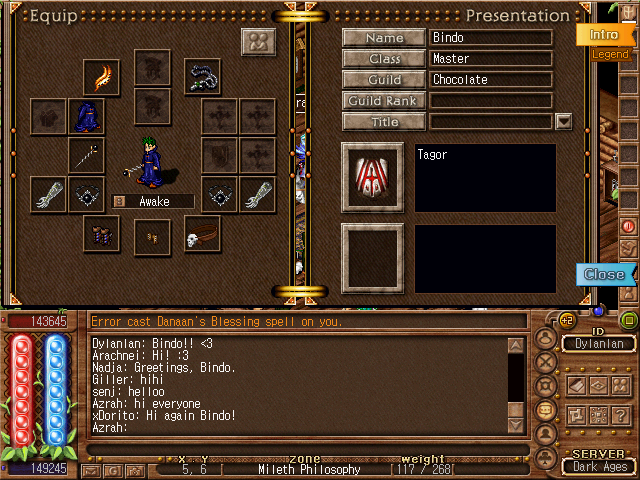Select the boots equipment slot
640x480 pixels.
point(102,235)
